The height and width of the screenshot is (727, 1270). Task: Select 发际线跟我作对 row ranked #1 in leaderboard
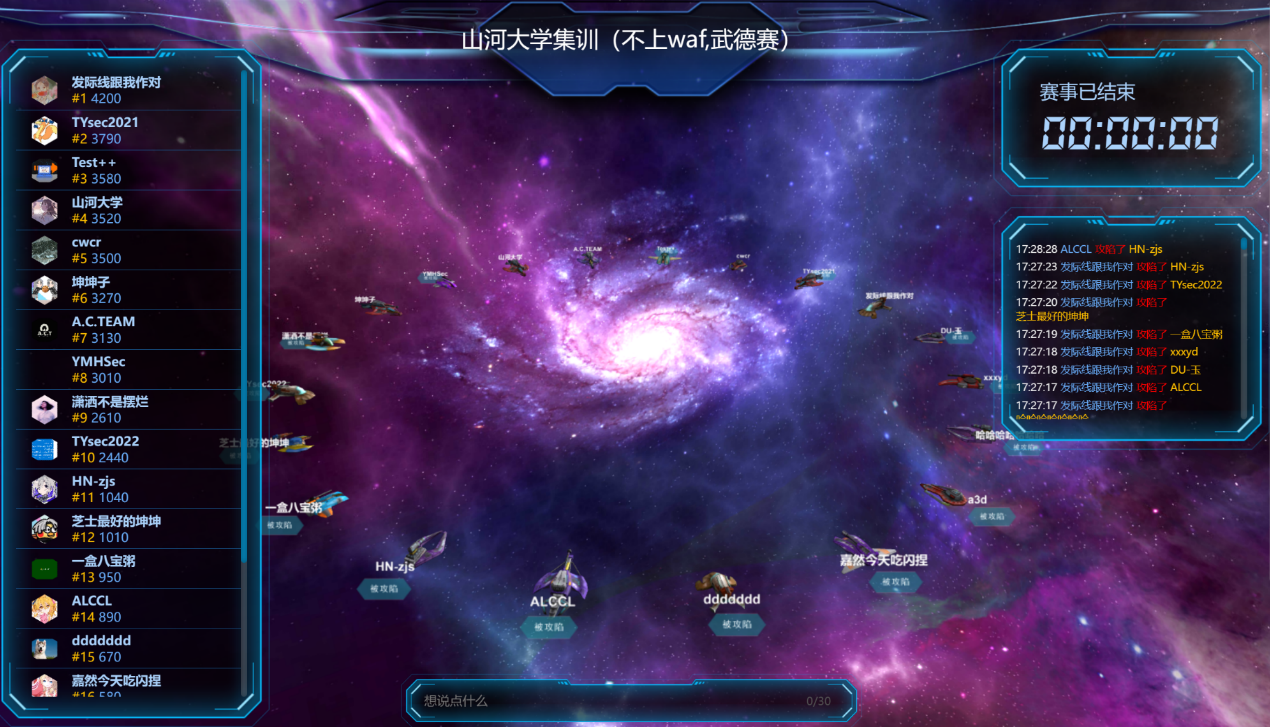tap(130, 91)
